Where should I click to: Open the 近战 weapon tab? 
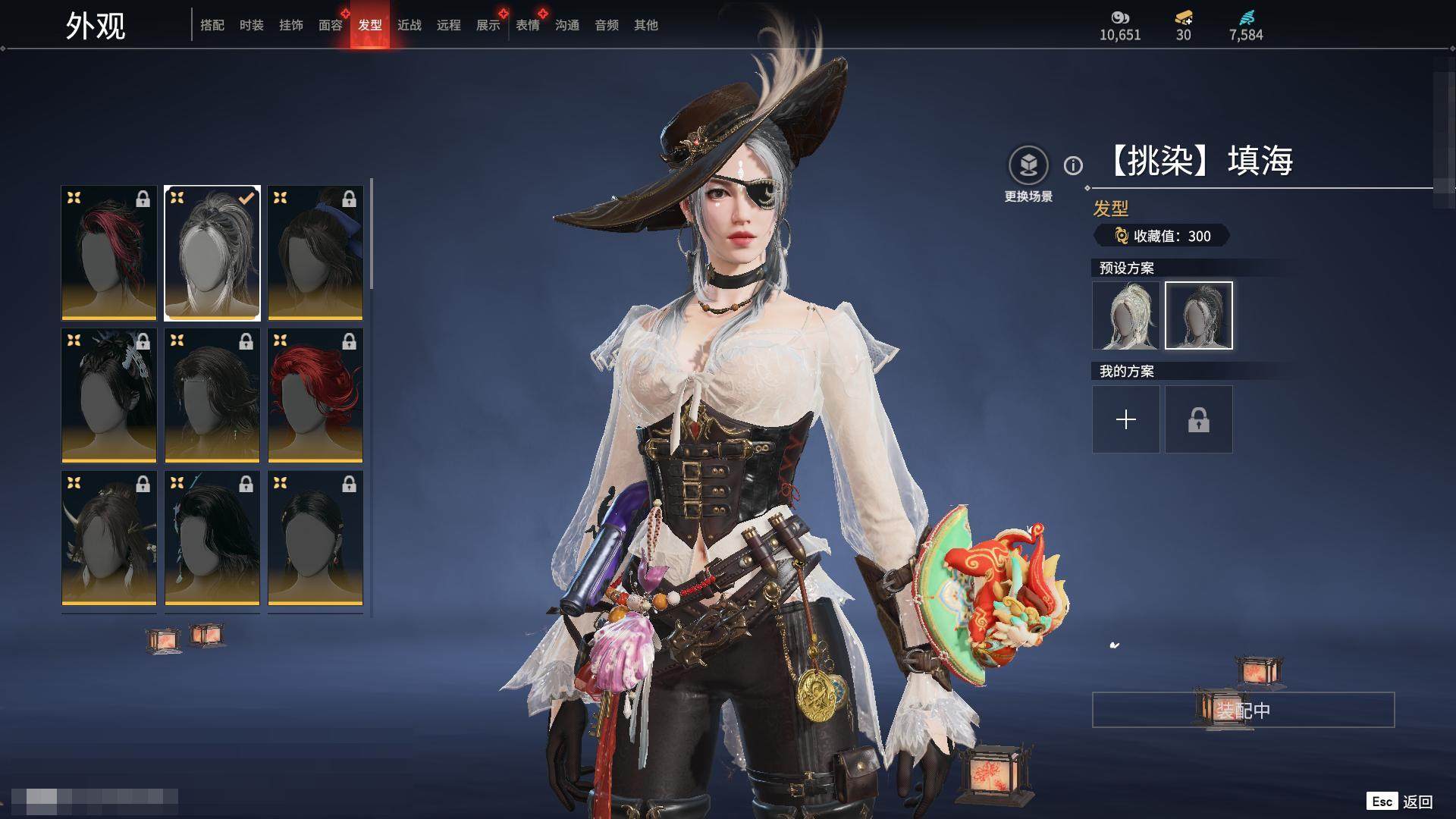(409, 25)
